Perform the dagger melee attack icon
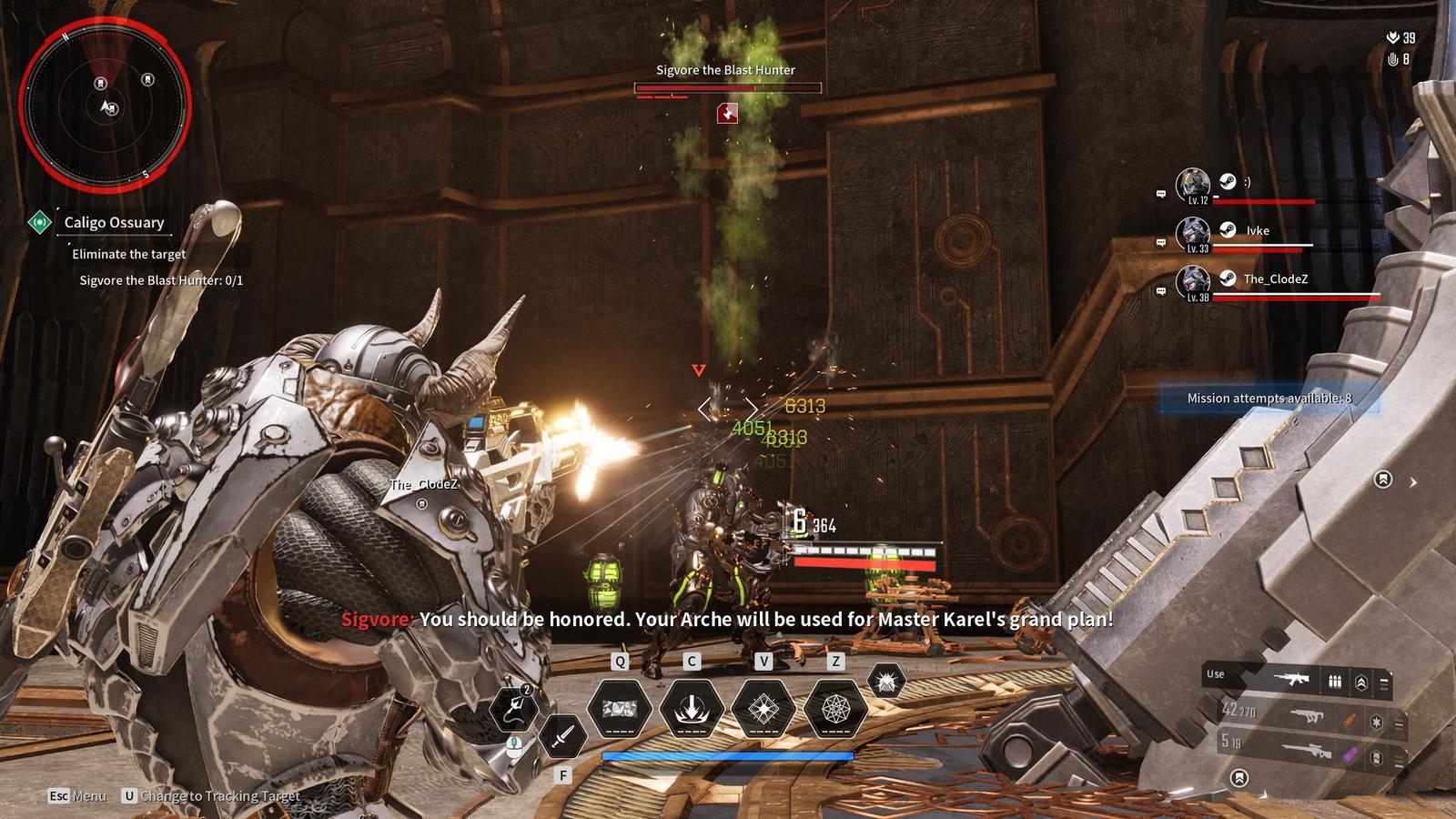This screenshot has width=1456, height=819. pyautogui.click(x=562, y=735)
